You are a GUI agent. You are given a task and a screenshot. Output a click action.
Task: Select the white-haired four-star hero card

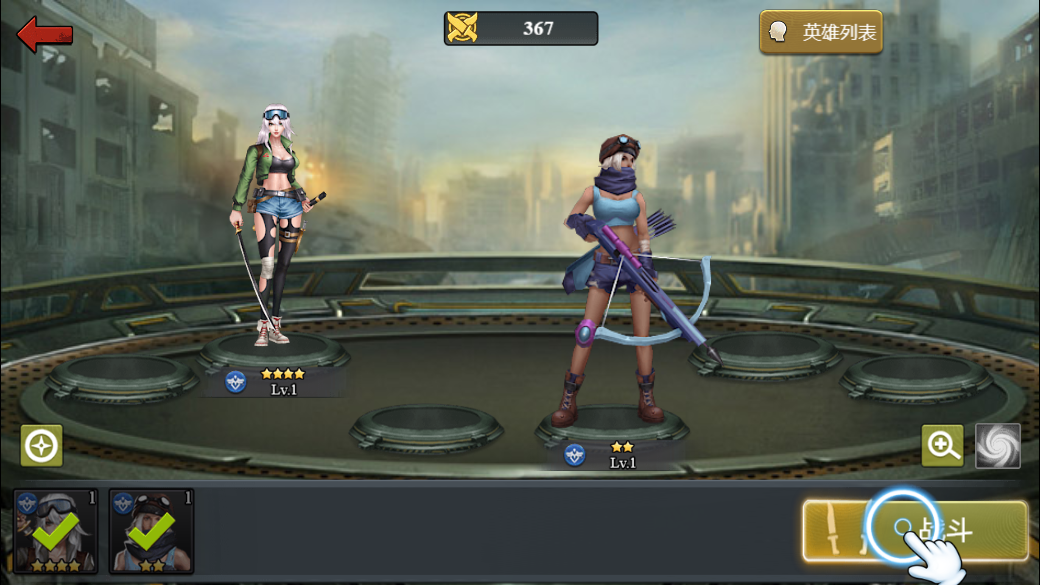56,531
